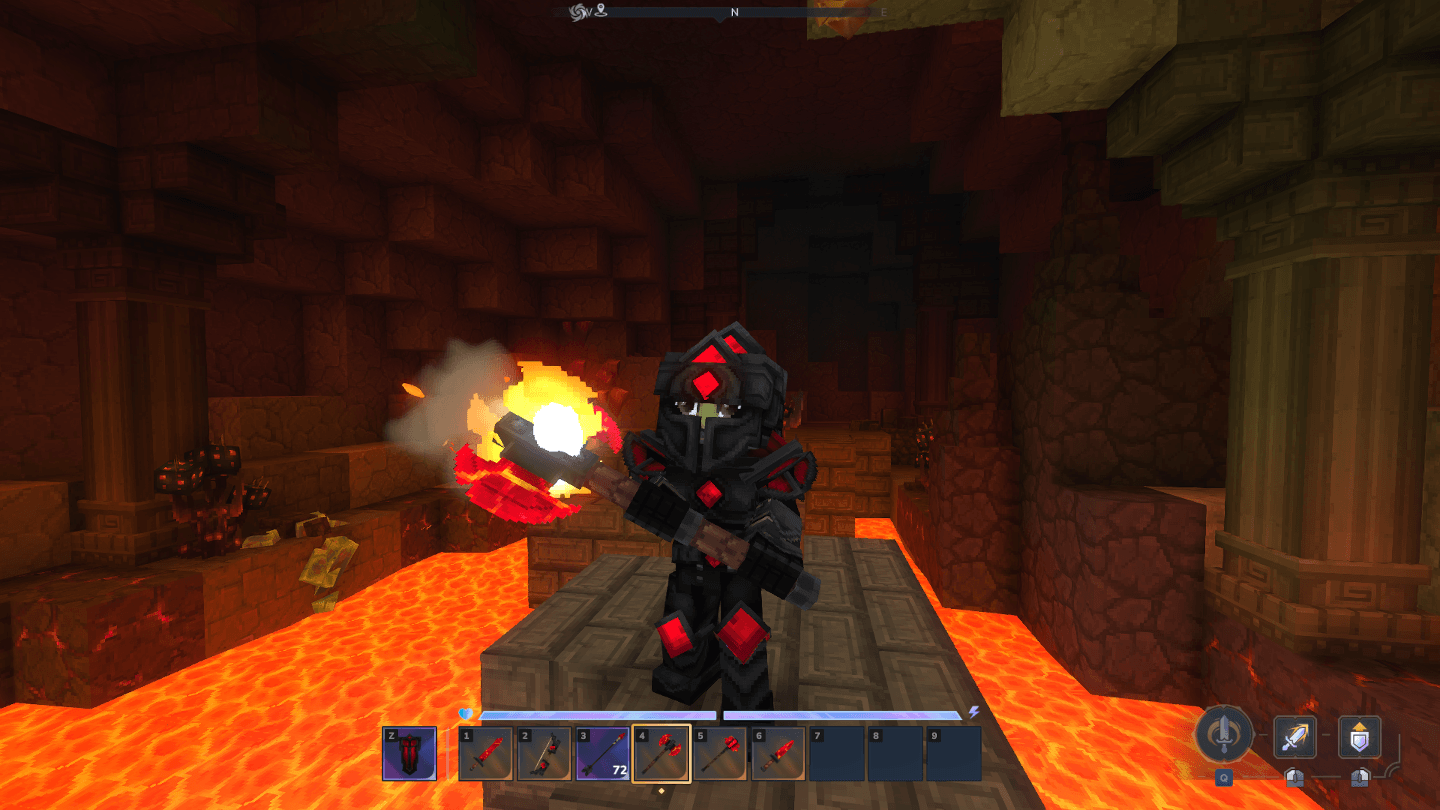
Task: Click the shield guard ability icon
Action: coord(1359,738)
